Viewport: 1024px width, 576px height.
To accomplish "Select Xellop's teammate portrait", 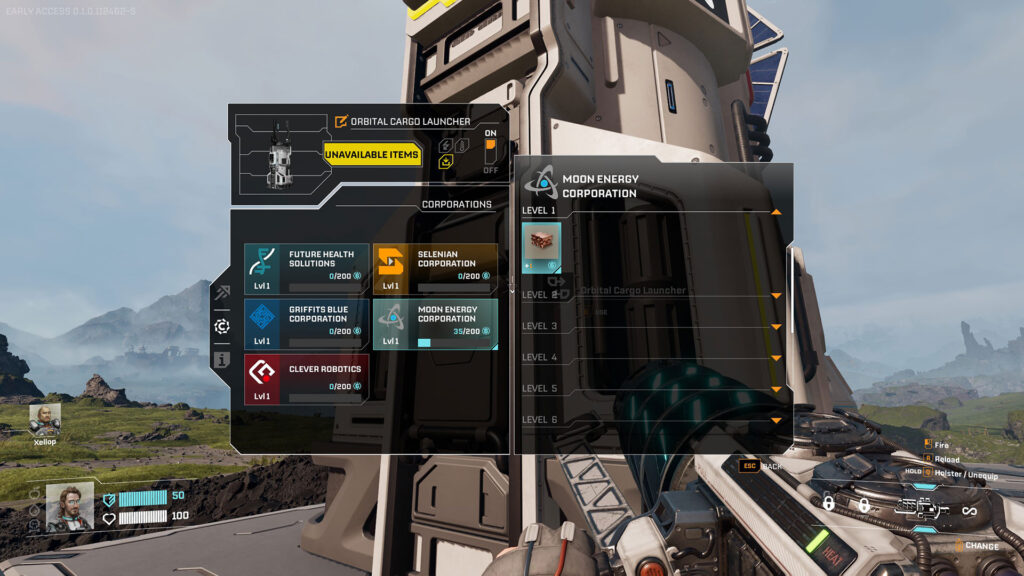I will [44, 417].
